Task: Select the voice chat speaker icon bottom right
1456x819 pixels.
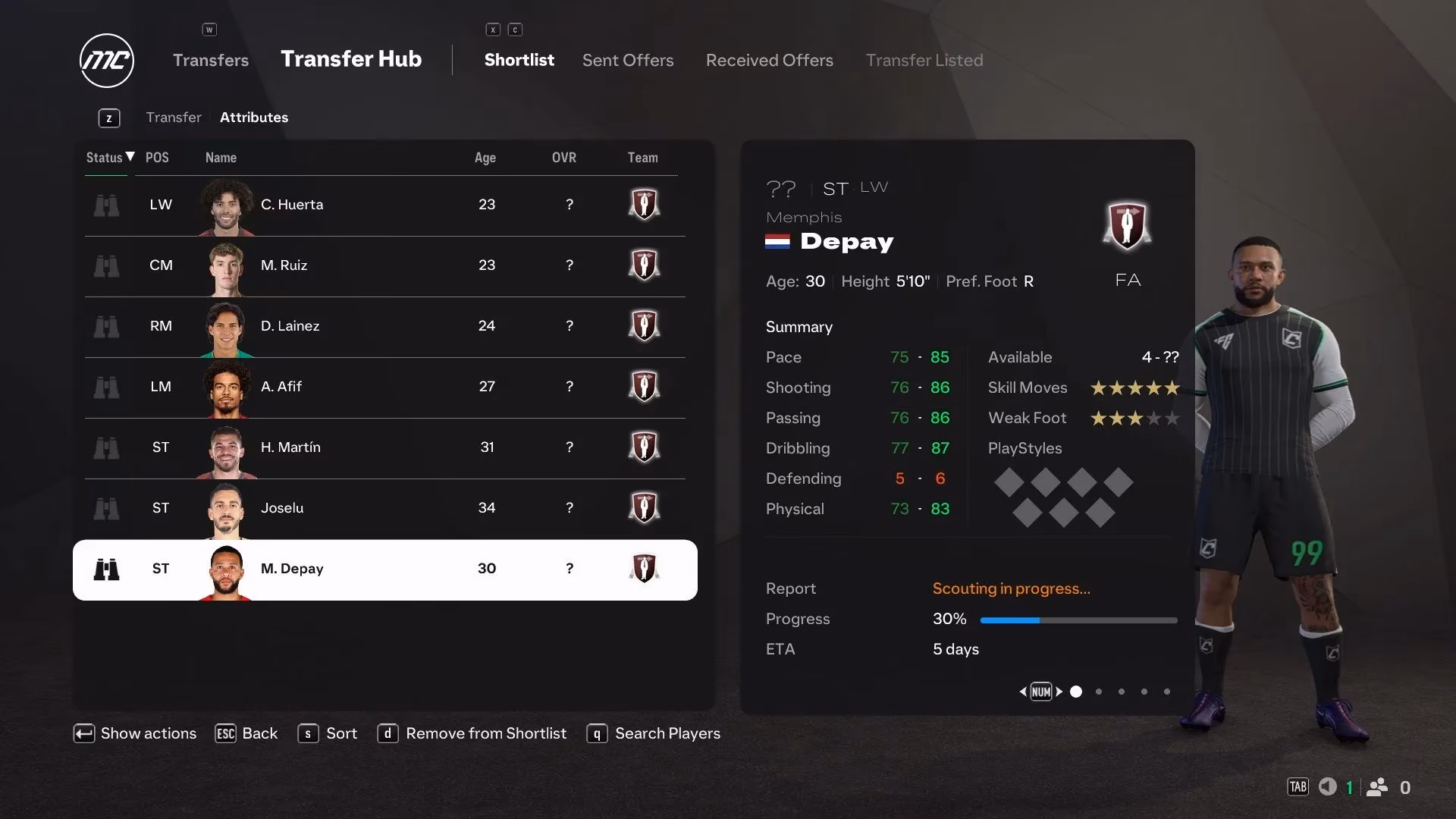Action: pyautogui.click(x=1327, y=787)
